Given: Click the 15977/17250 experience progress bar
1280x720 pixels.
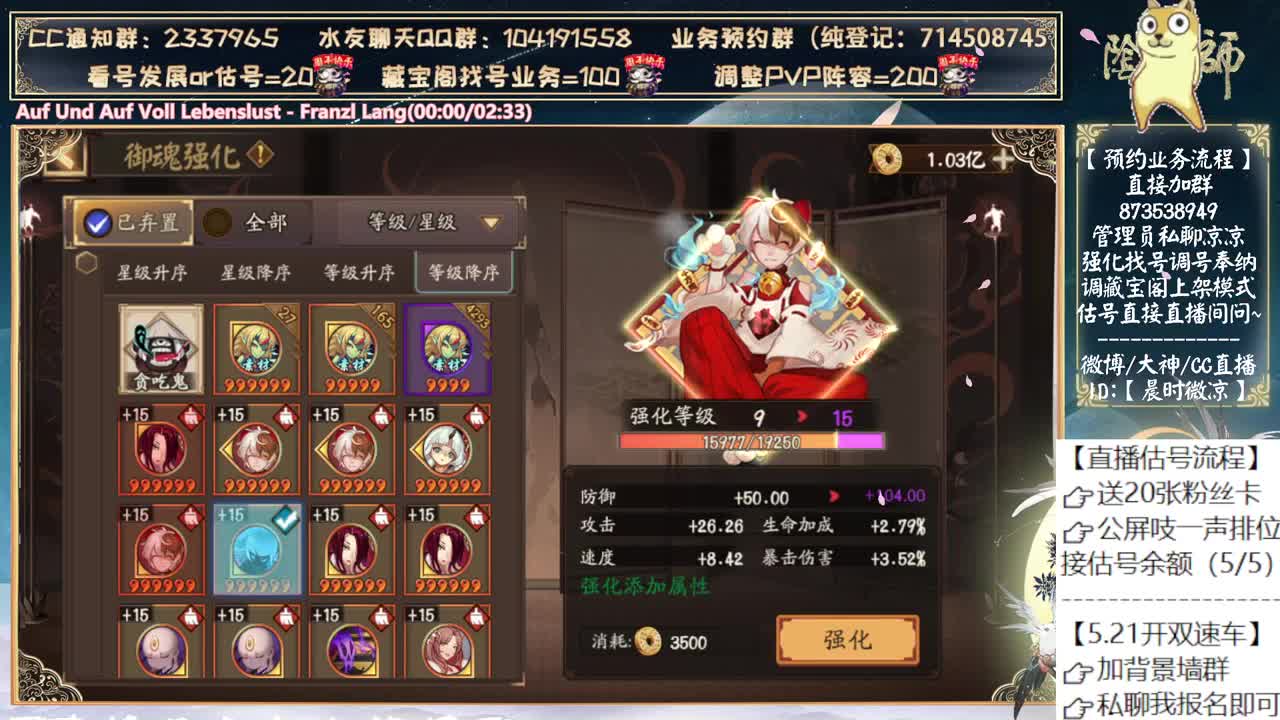Looking at the screenshot, I should (750, 439).
